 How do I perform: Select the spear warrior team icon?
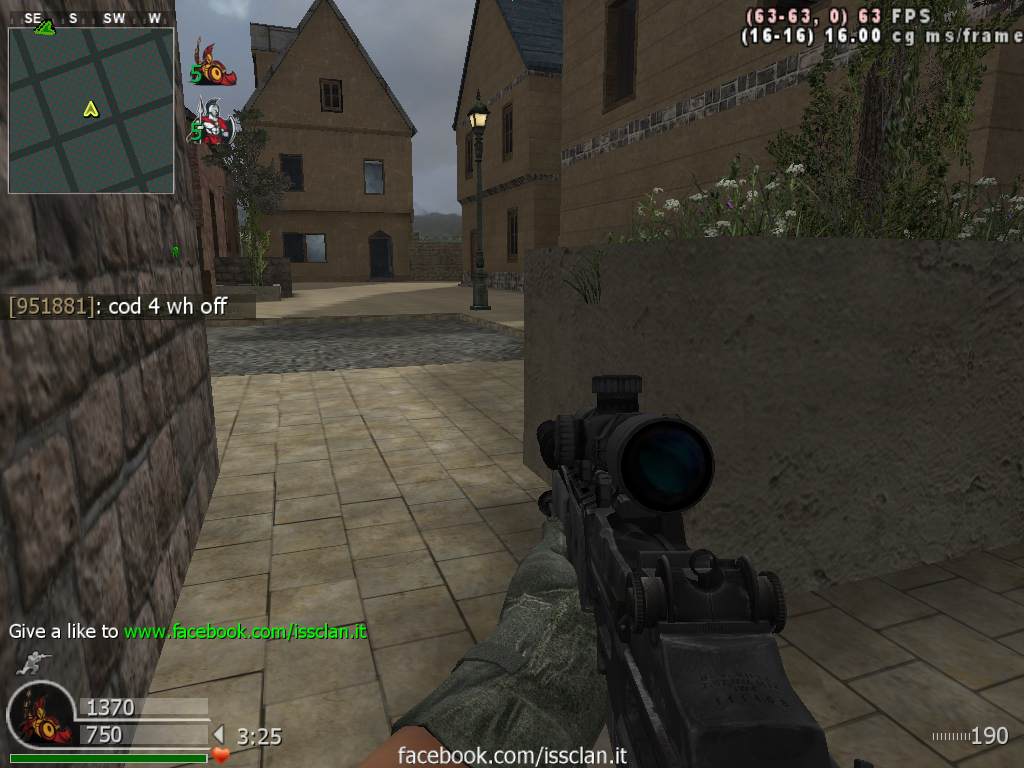tap(214, 122)
